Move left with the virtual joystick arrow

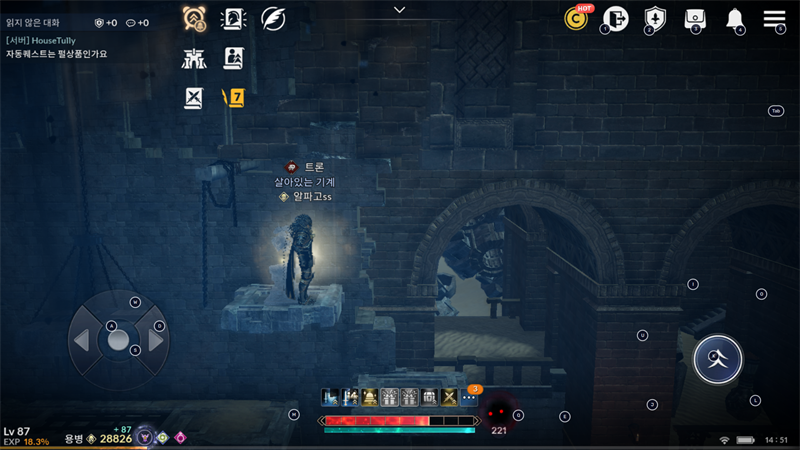[81, 341]
